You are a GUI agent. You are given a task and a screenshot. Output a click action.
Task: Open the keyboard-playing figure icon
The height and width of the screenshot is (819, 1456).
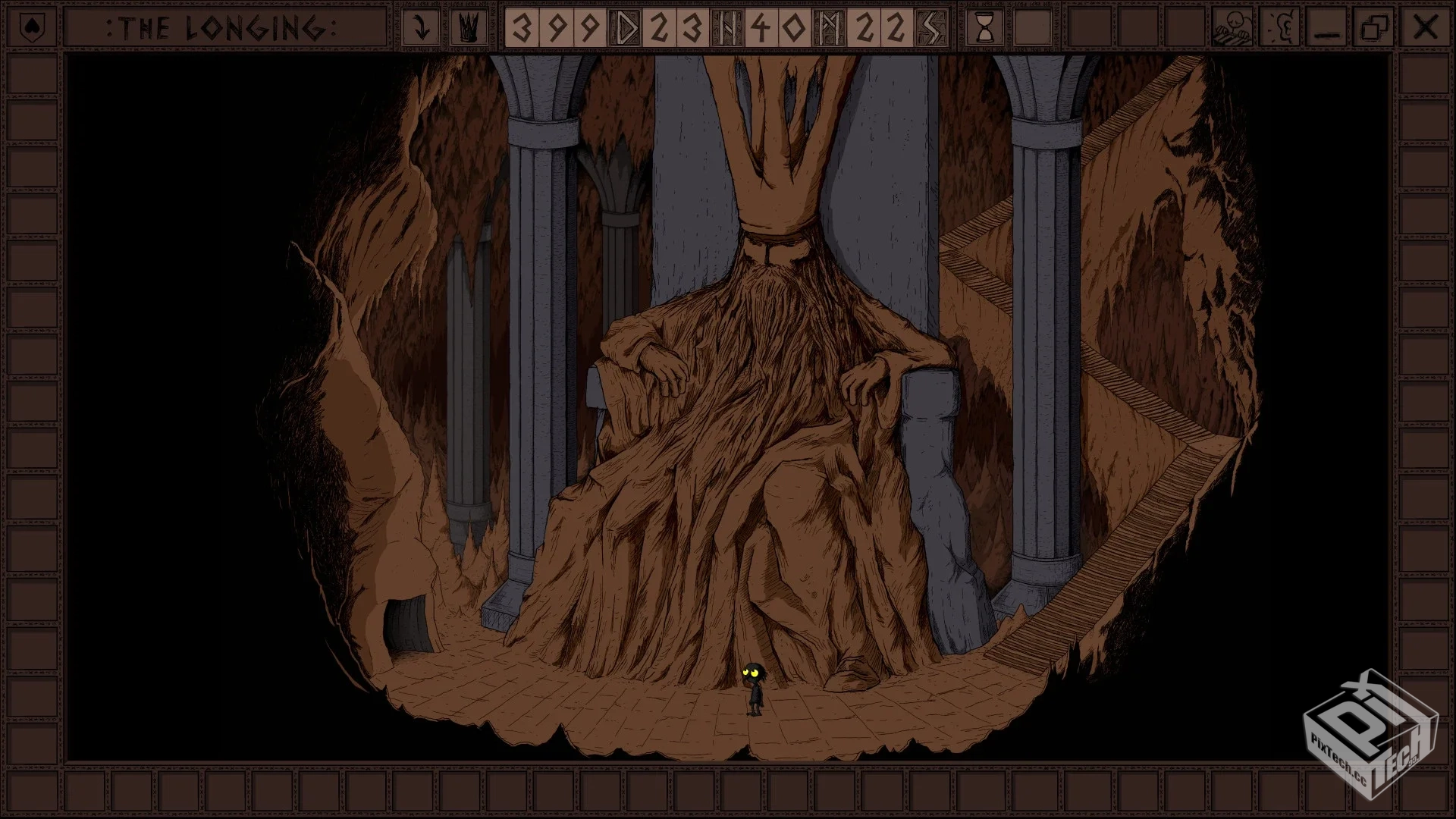(x=1232, y=29)
